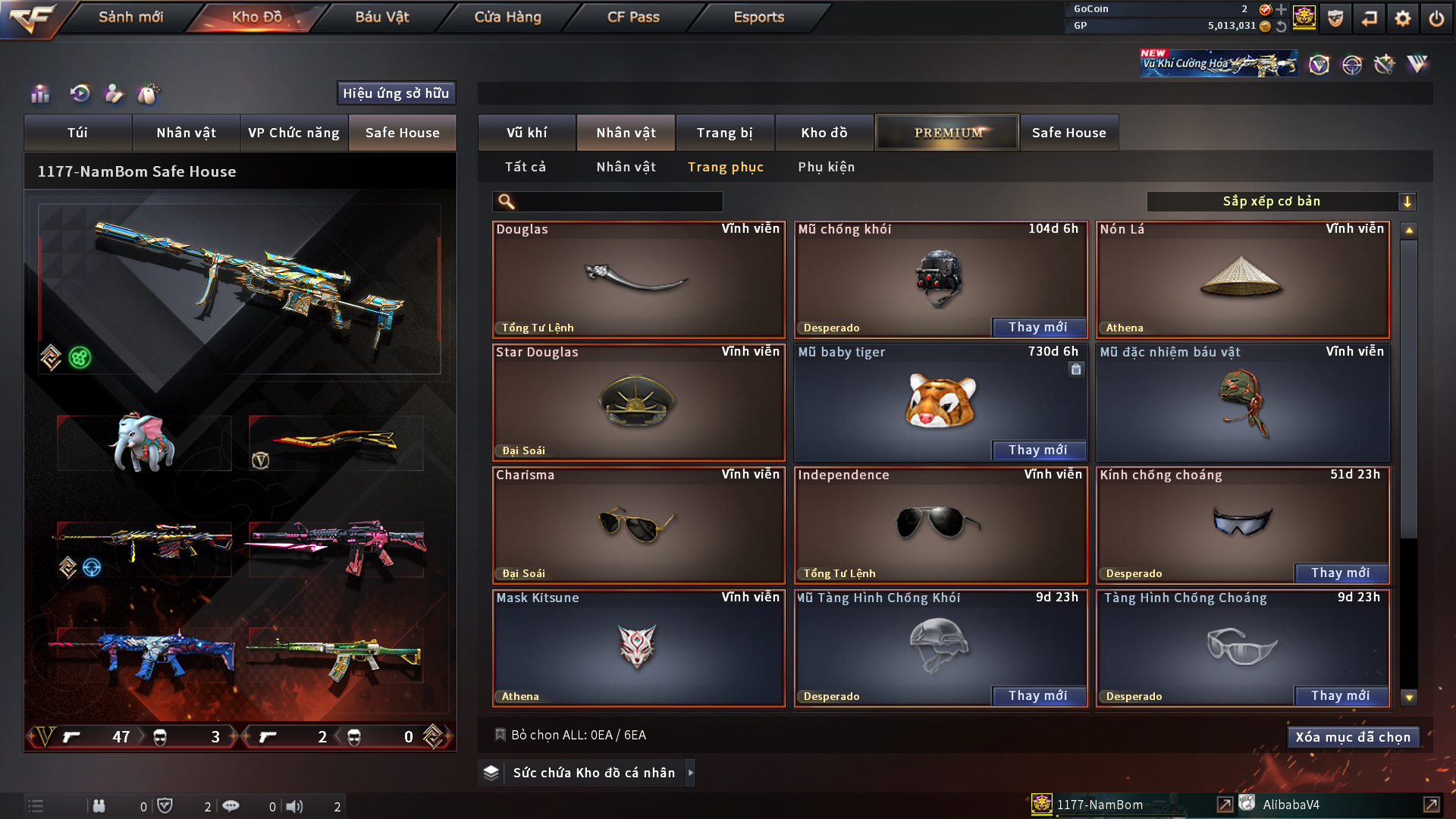Renew the Mũ baby tiger item
1456x819 pixels.
pos(1037,450)
